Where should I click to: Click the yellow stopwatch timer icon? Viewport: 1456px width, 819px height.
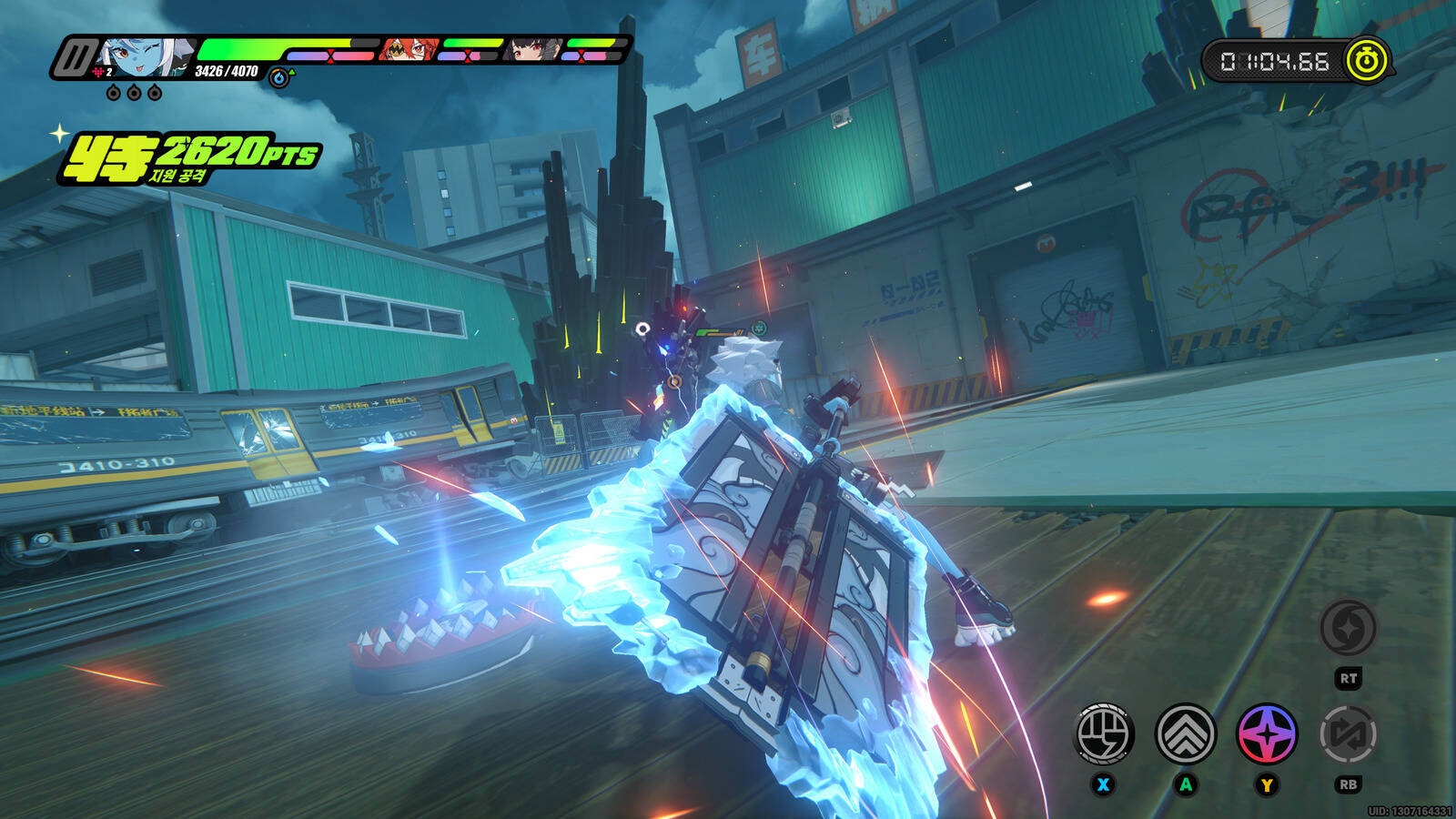(1367, 61)
